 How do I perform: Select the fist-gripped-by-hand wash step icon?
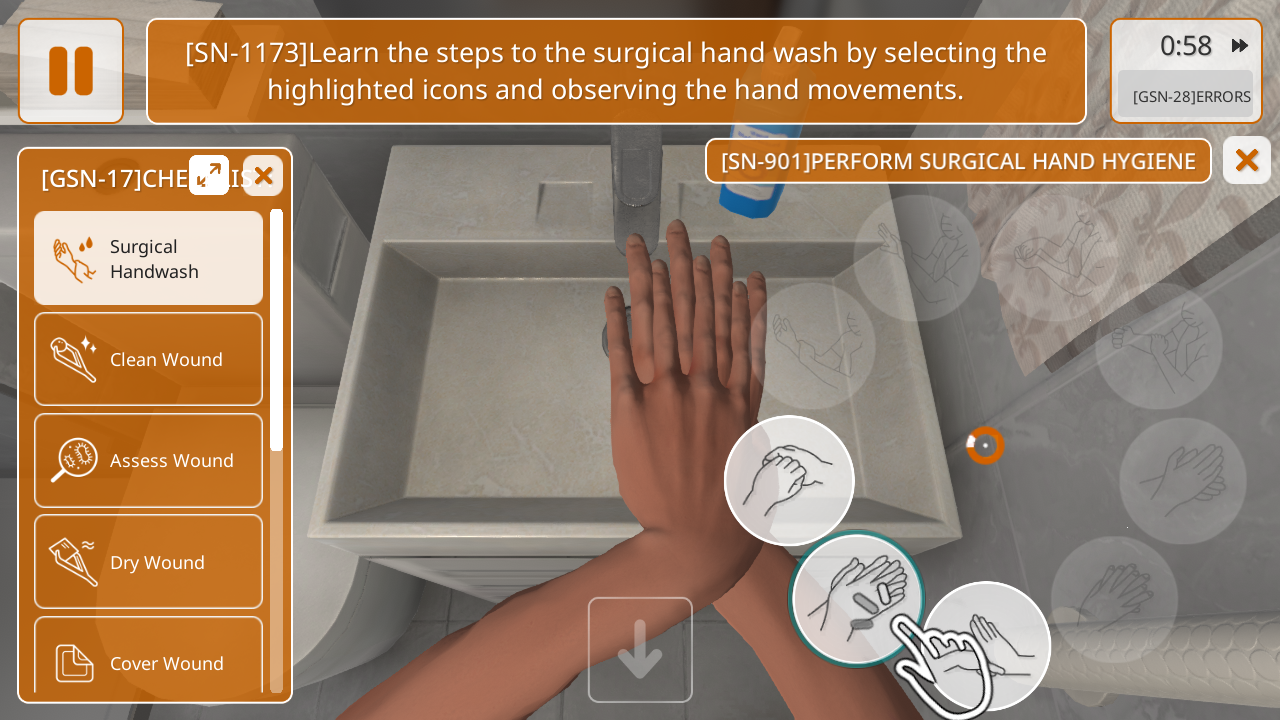(x=789, y=481)
